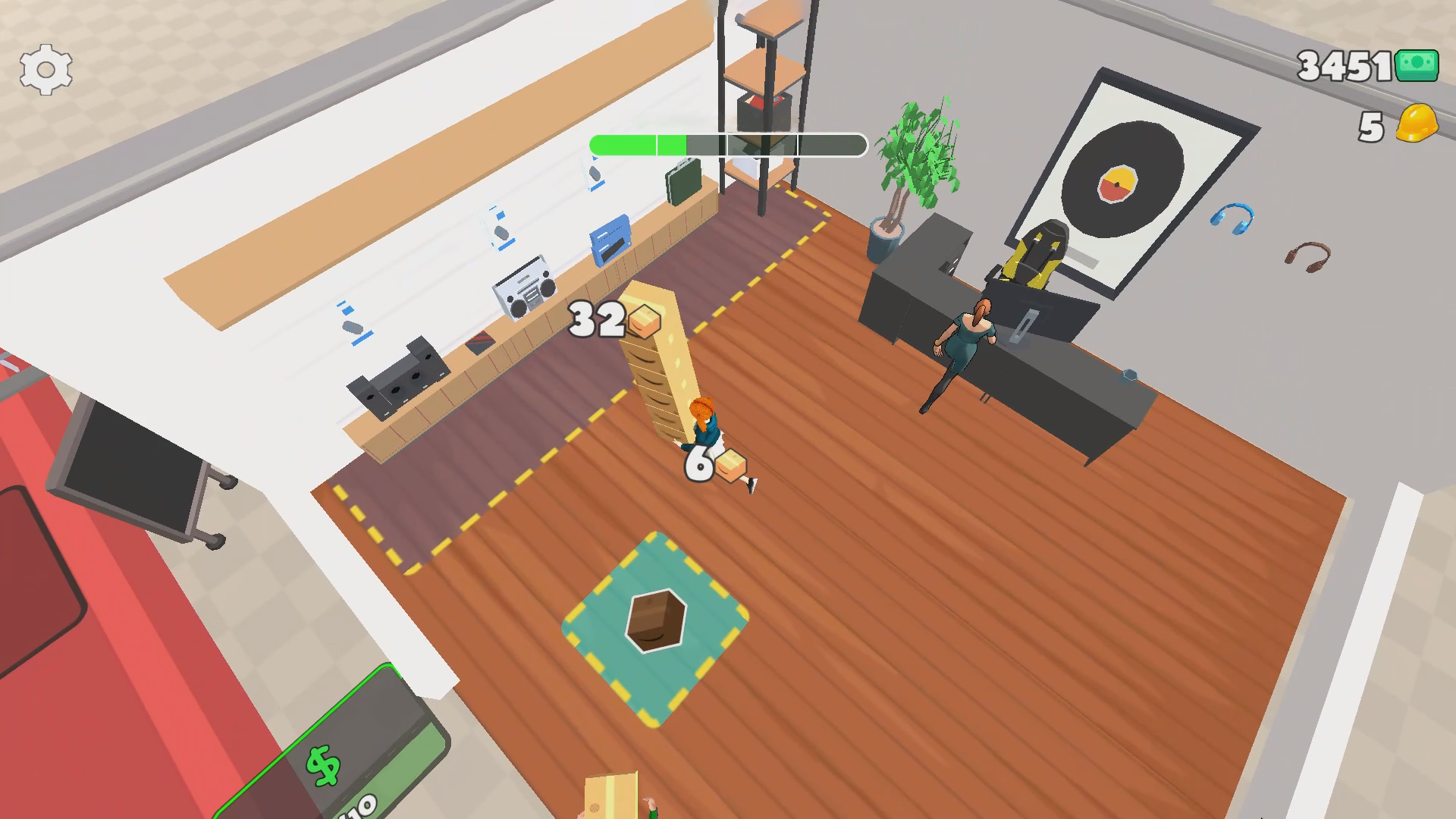Screen dimensions: 1456x819
Task: Tap the yellow hard hat counter showing 5
Action: coord(1395,127)
